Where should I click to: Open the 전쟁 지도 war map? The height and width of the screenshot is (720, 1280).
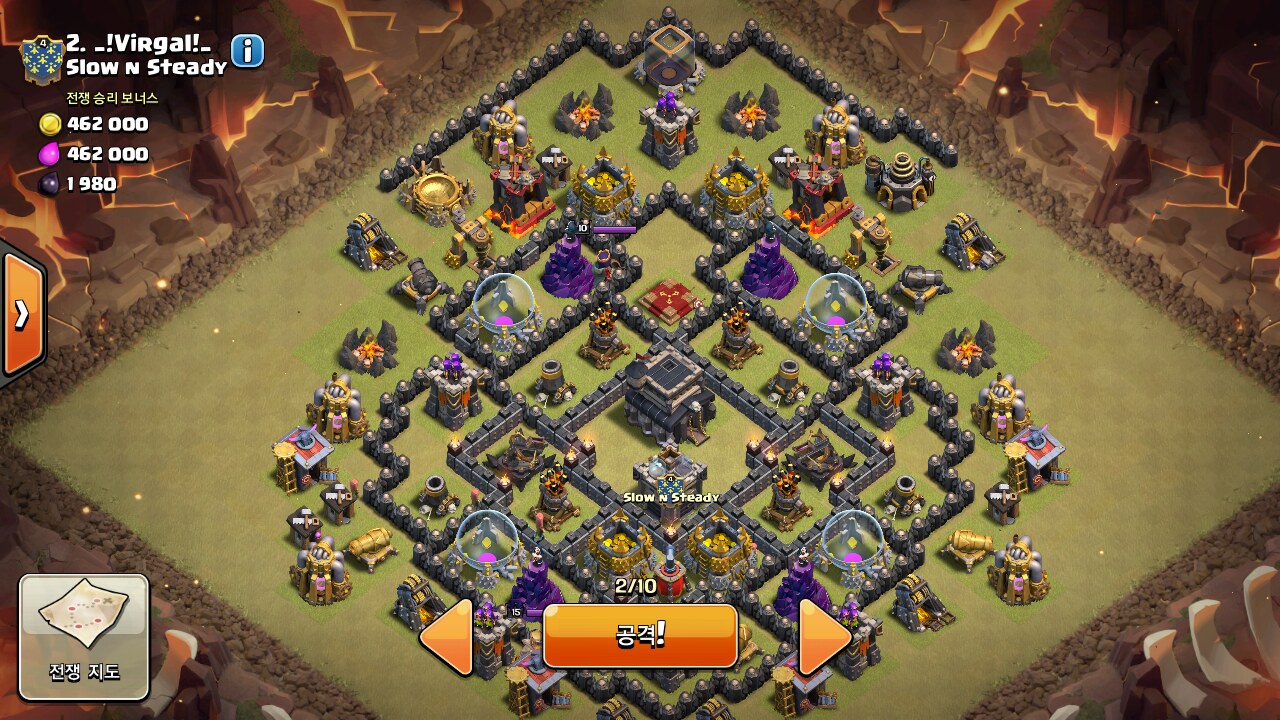point(84,637)
